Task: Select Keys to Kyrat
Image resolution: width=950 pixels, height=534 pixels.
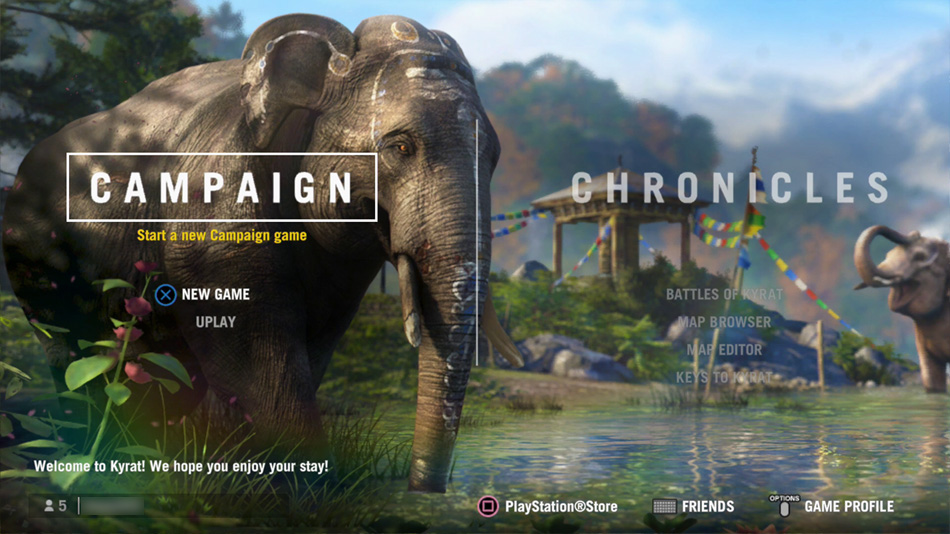Action: pyautogui.click(x=724, y=377)
